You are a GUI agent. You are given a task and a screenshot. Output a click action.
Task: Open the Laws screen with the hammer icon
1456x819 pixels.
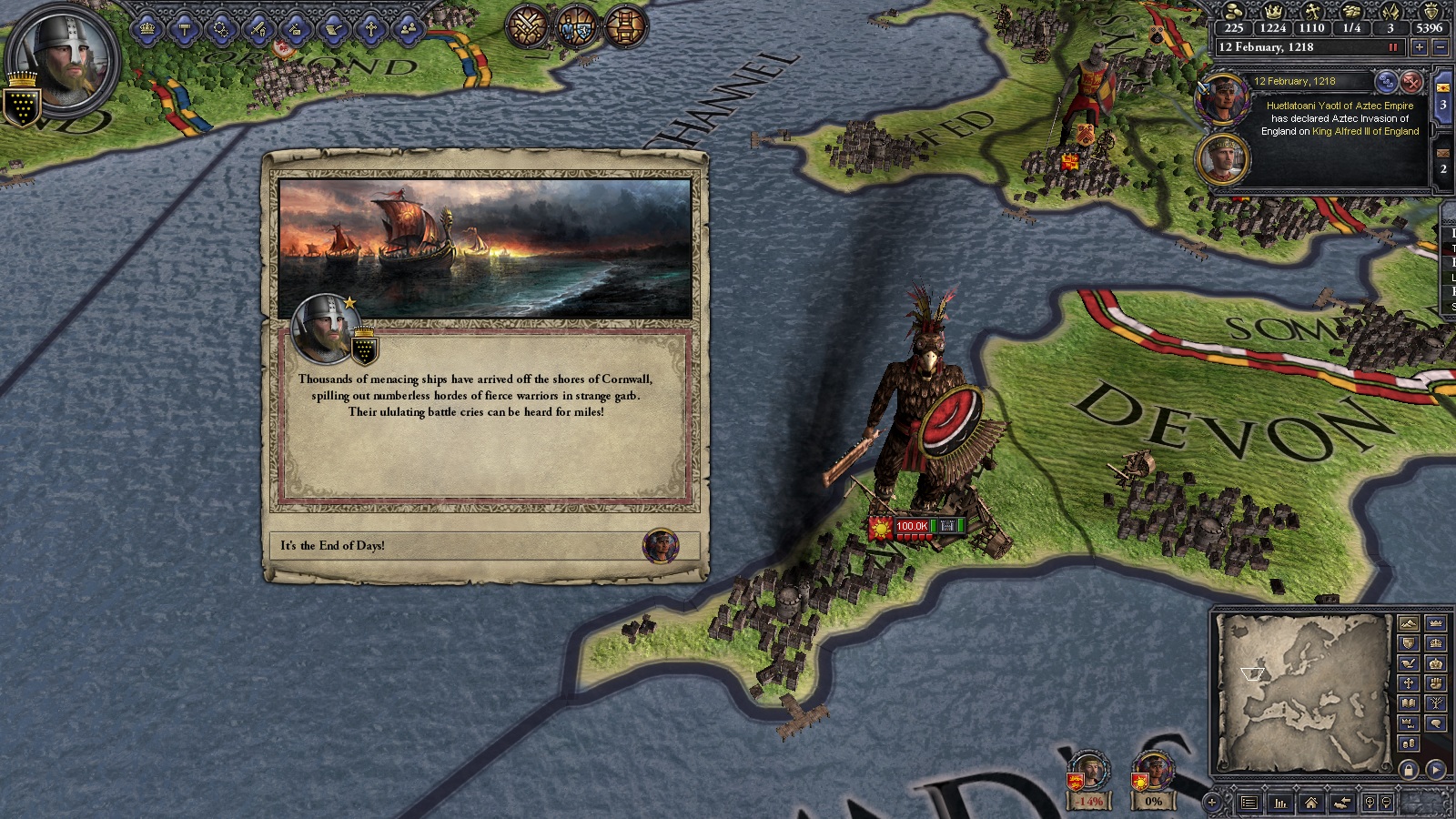point(182,27)
